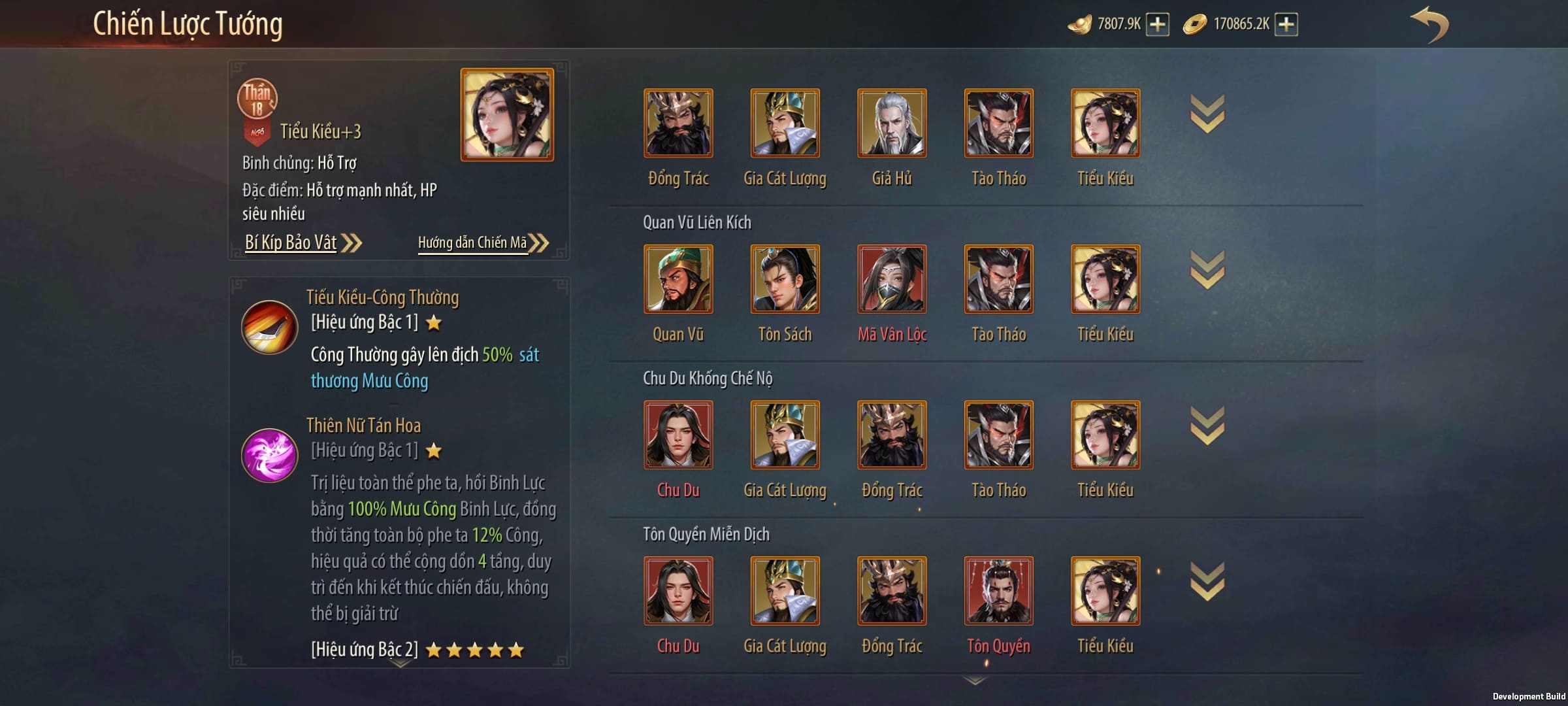Click Tiểu Kiều's large portrait in info panel
This screenshot has height=706, width=1568.
point(507,115)
